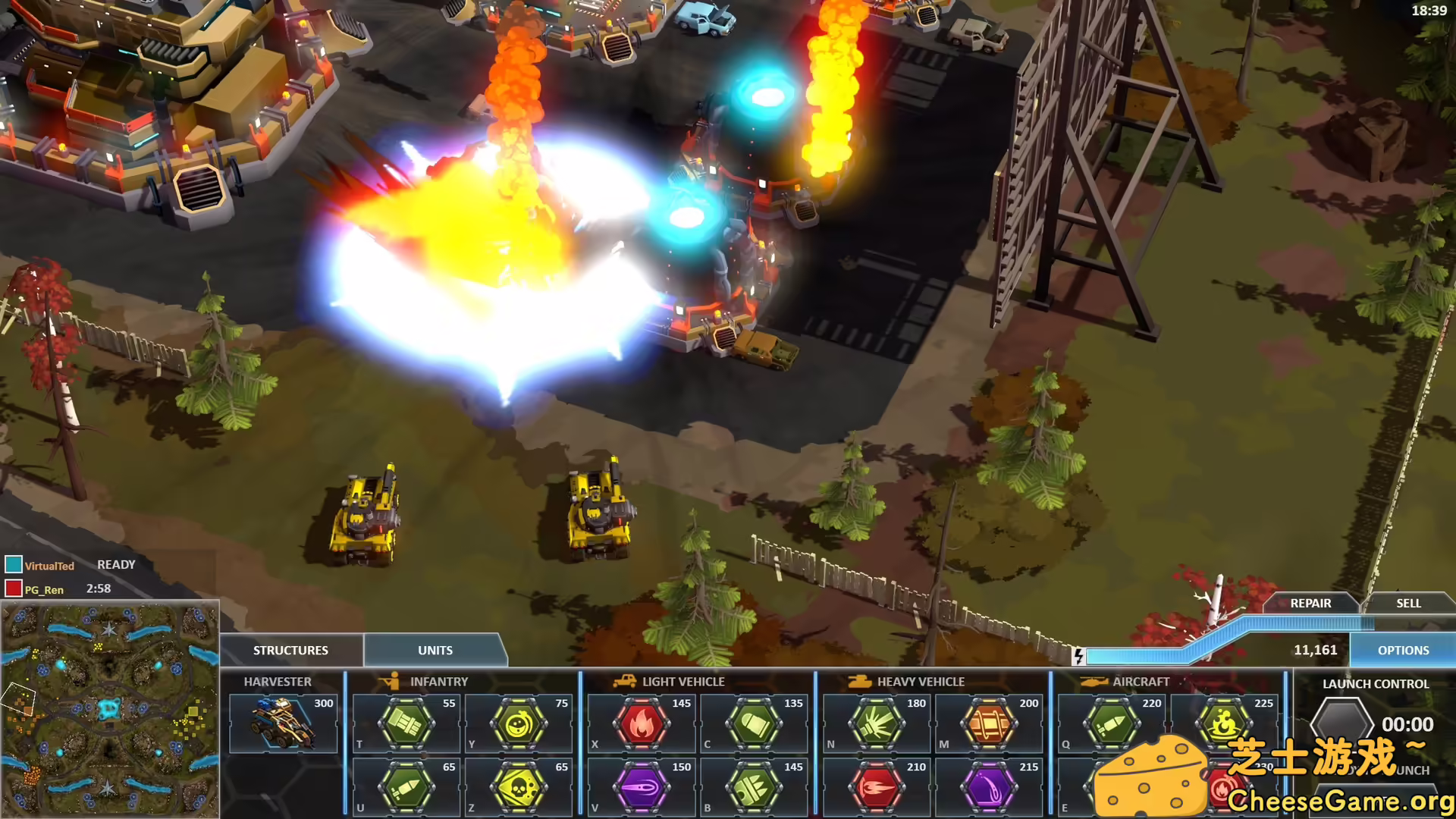Build the red flame light vehicle
This screenshot has height=819, width=1456.
click(x=642, y=723)
